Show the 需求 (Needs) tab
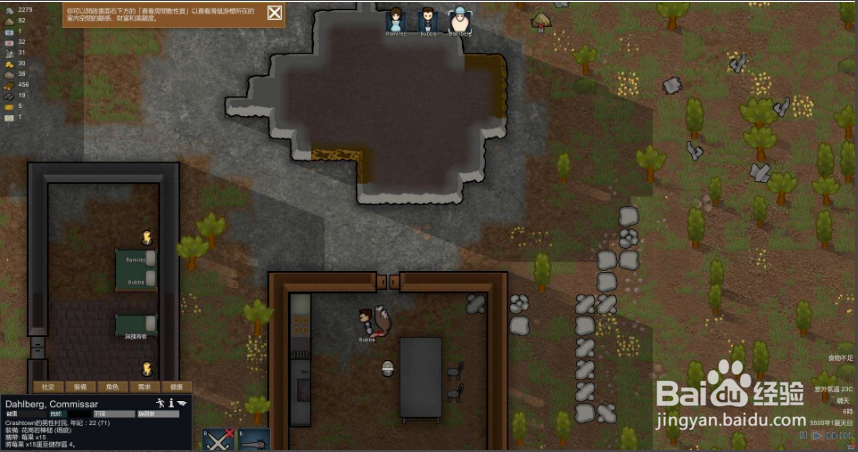The height and width of the screenshot is (452, 858). (144, 386)
